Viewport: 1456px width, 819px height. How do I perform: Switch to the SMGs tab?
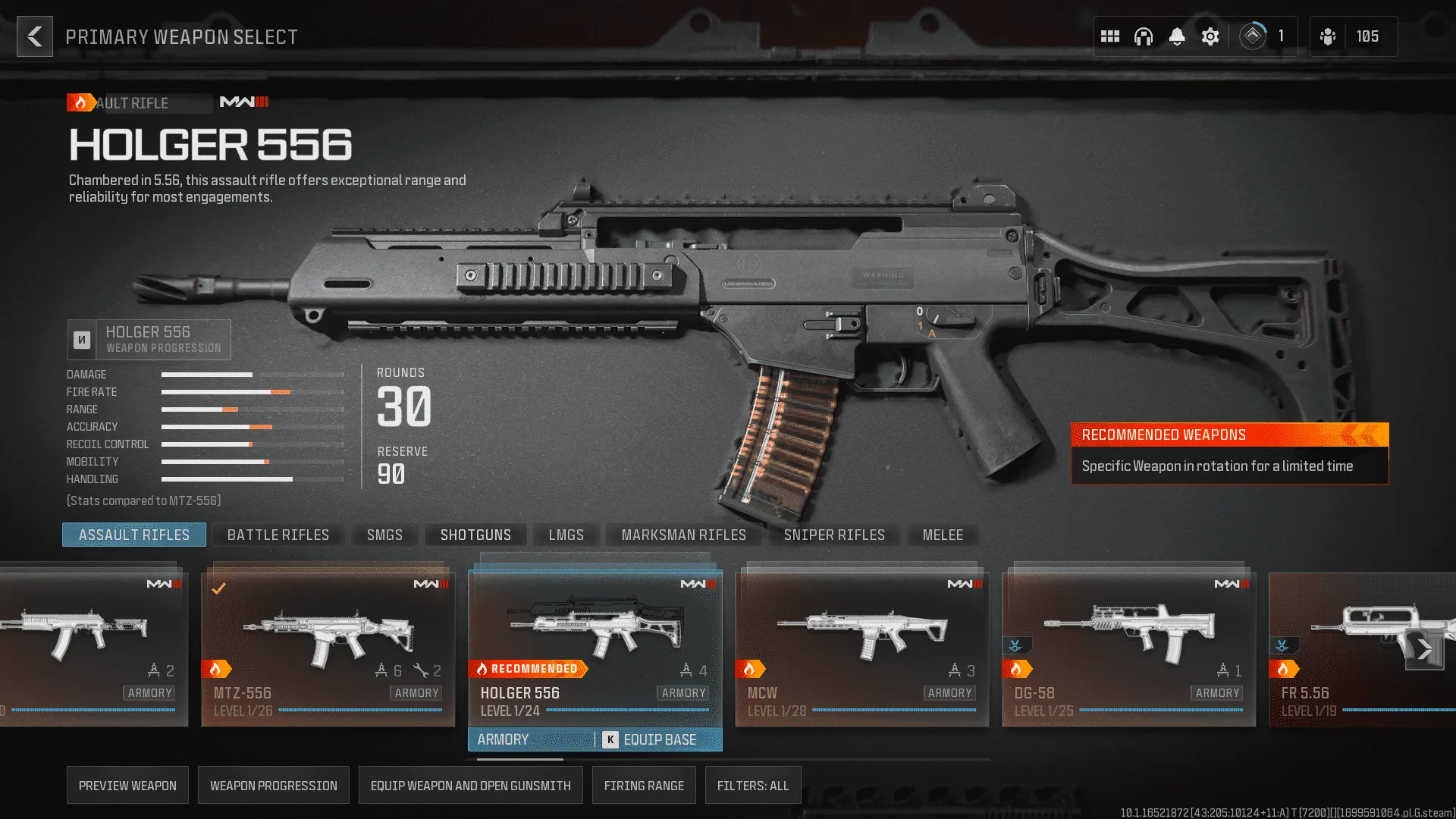384,535
